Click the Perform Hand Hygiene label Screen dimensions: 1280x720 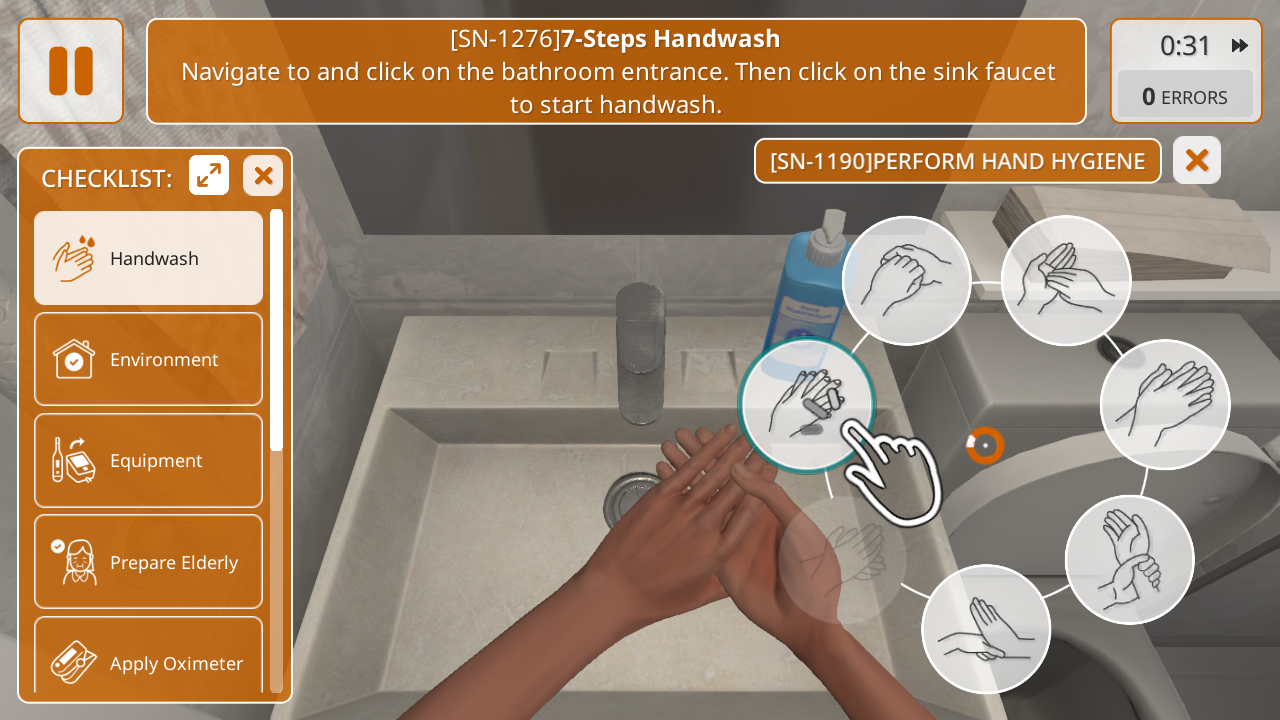(957, 161)
